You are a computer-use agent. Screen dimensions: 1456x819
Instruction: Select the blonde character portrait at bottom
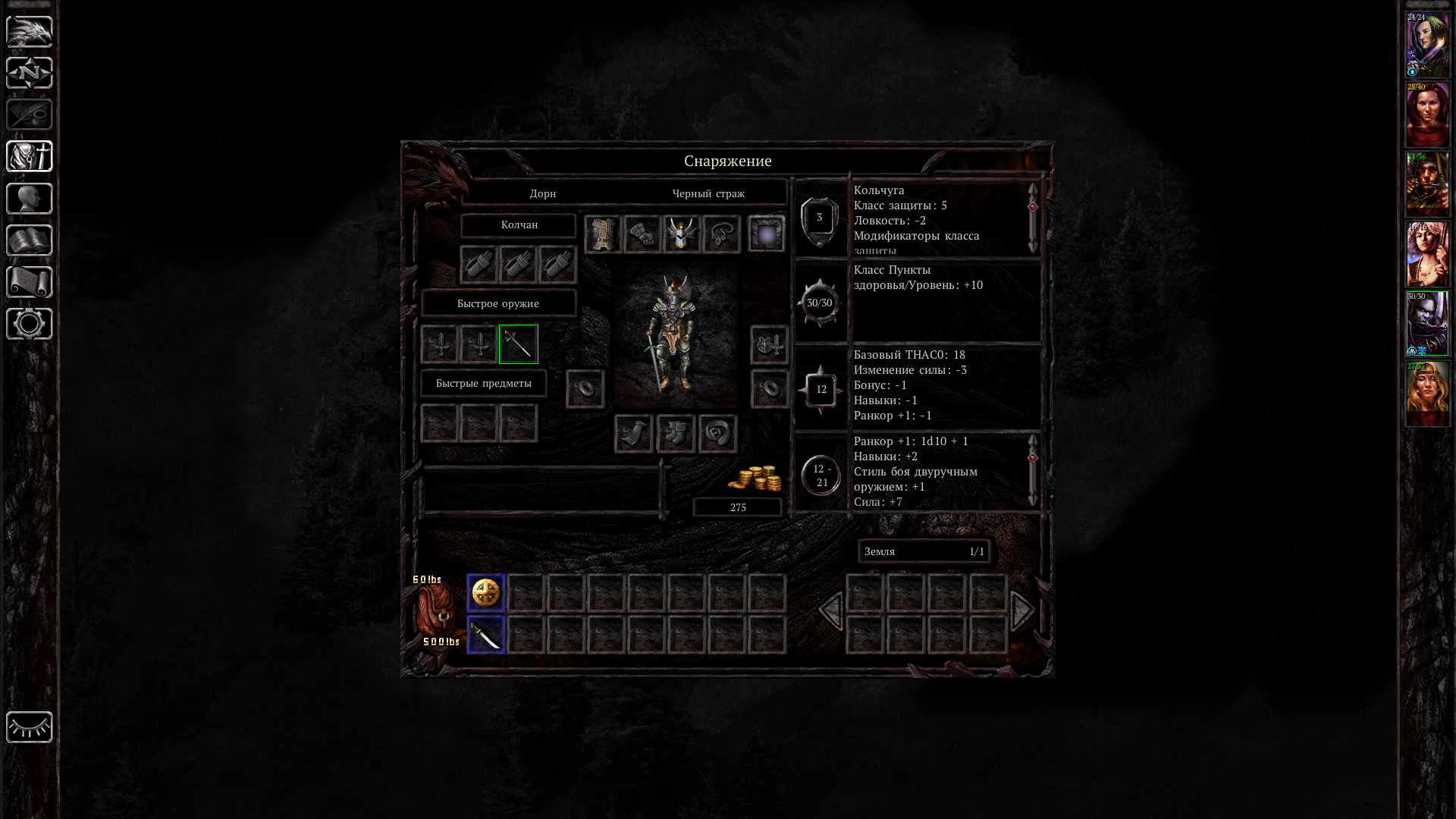click(x=1428, y=394)
